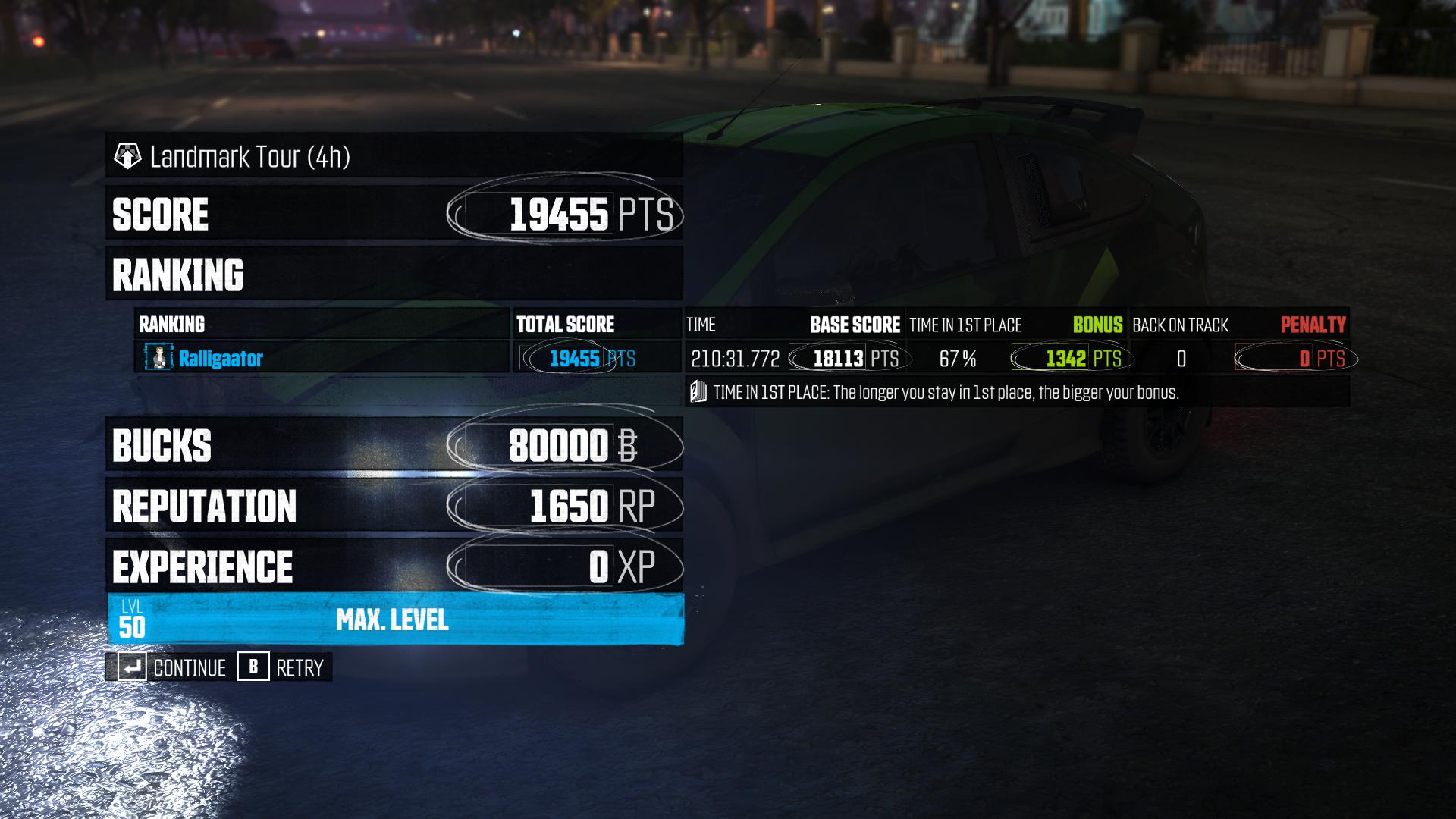Continue past the results screen

(173, 667)
